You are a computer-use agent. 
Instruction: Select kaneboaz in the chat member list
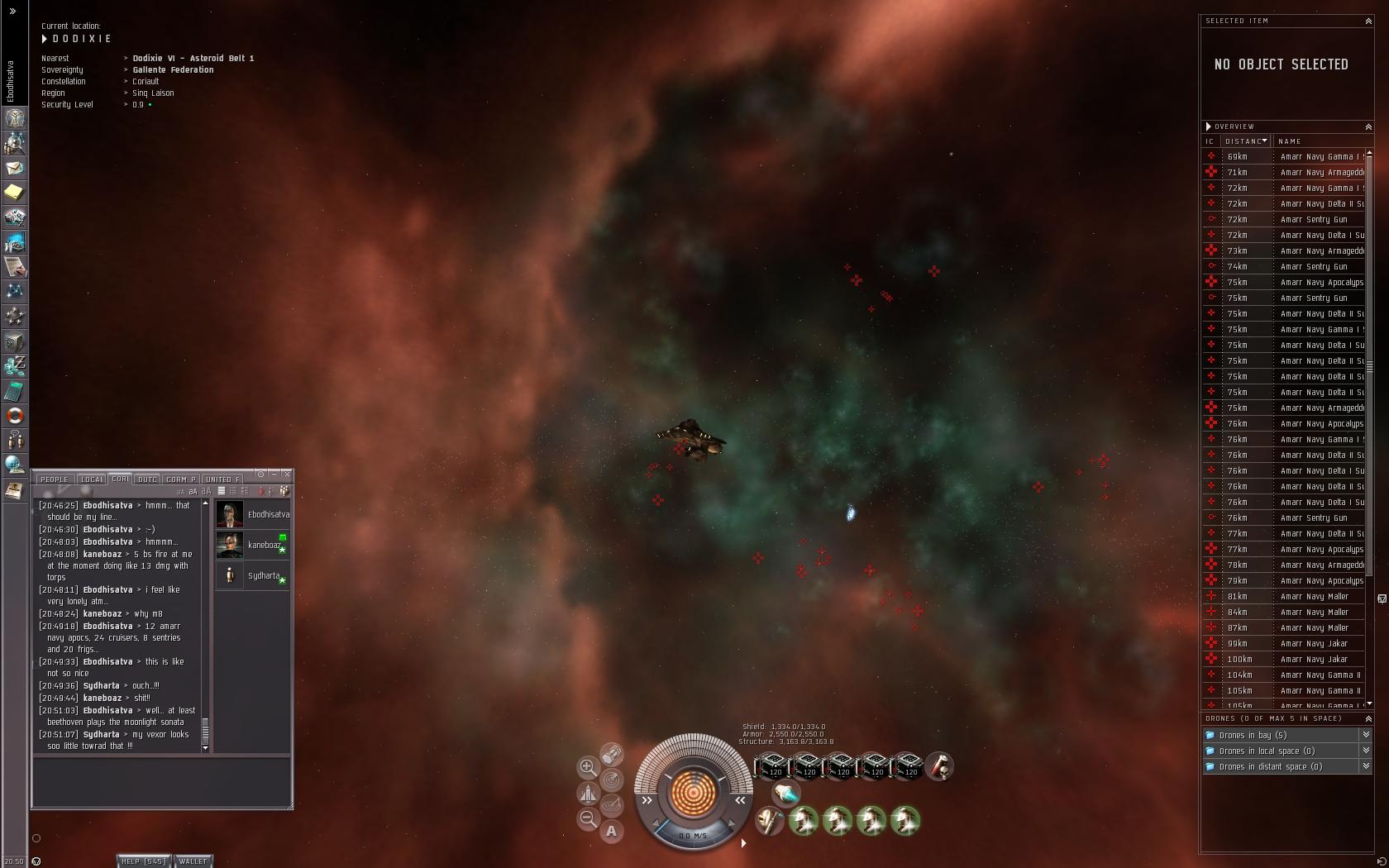[252, 545]
